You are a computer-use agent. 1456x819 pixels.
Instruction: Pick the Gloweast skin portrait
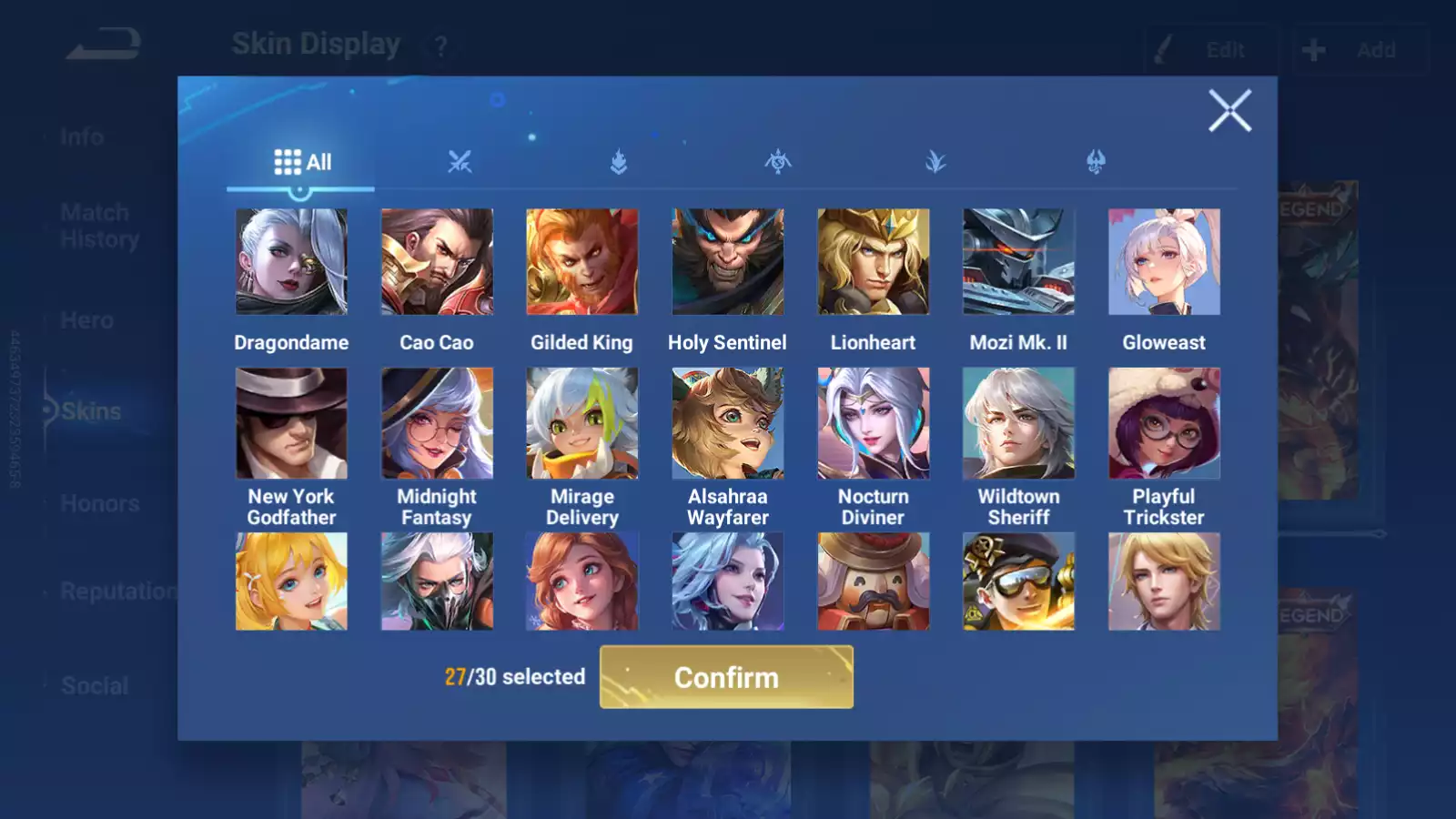click(x=1164, y=262)
